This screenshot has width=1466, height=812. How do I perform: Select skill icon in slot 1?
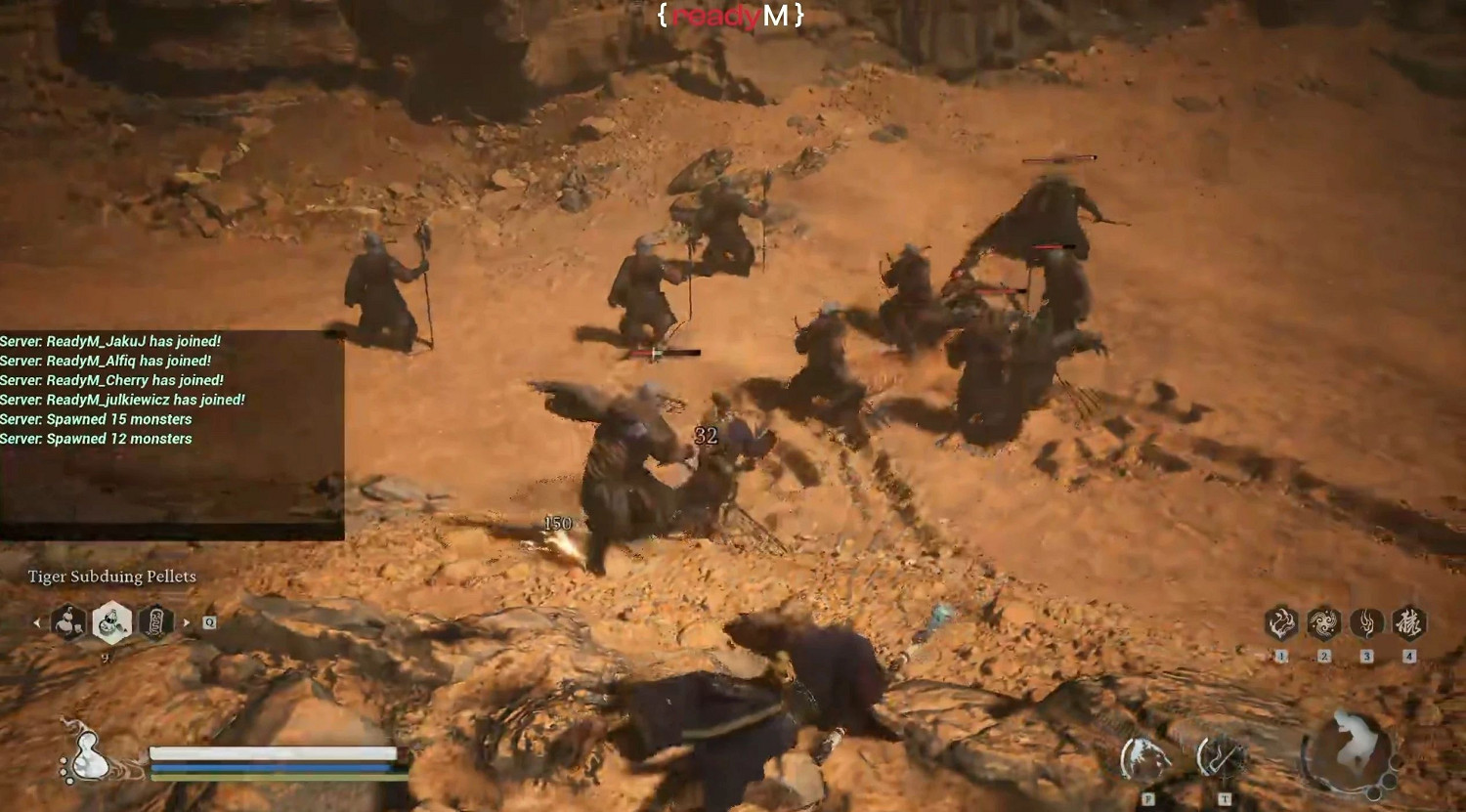(x=1280, y=623)
